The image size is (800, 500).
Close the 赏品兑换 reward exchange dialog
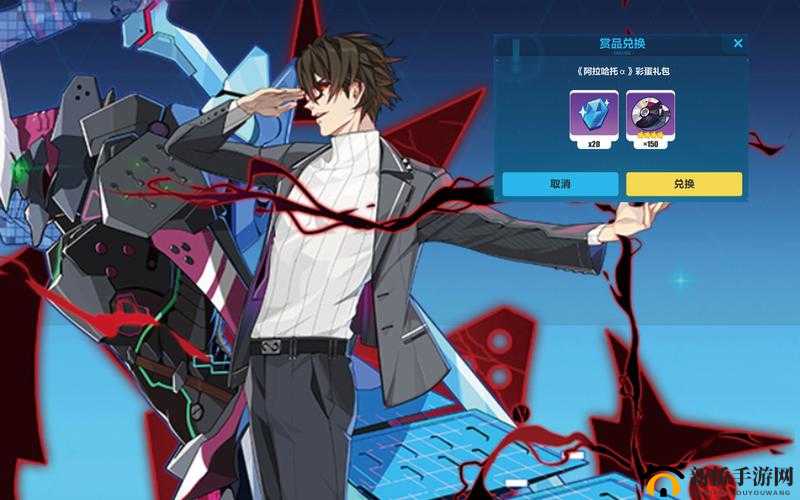(x=738, y=44)
